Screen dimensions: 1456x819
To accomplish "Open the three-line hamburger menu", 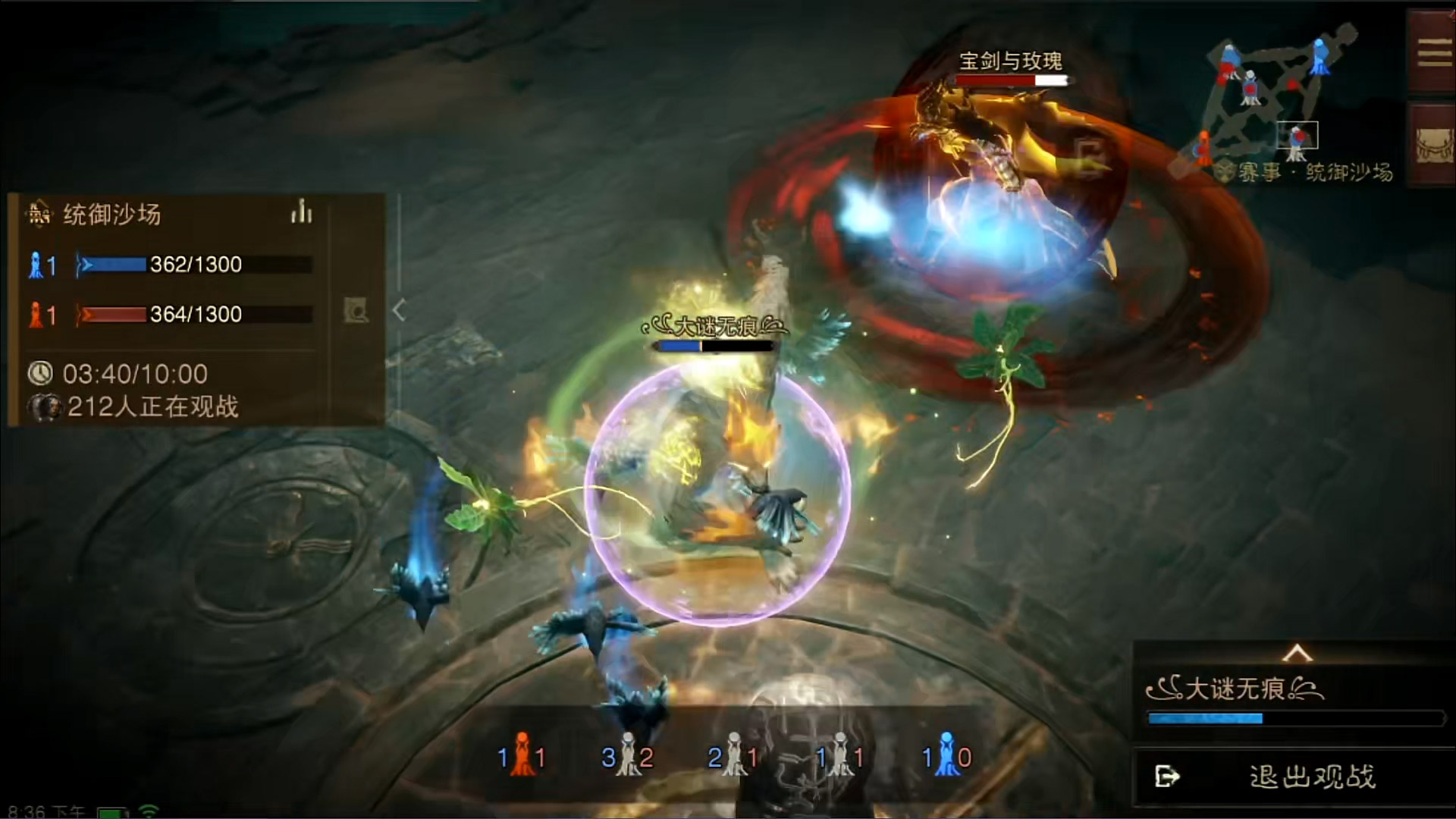I will coord(1433,52).
